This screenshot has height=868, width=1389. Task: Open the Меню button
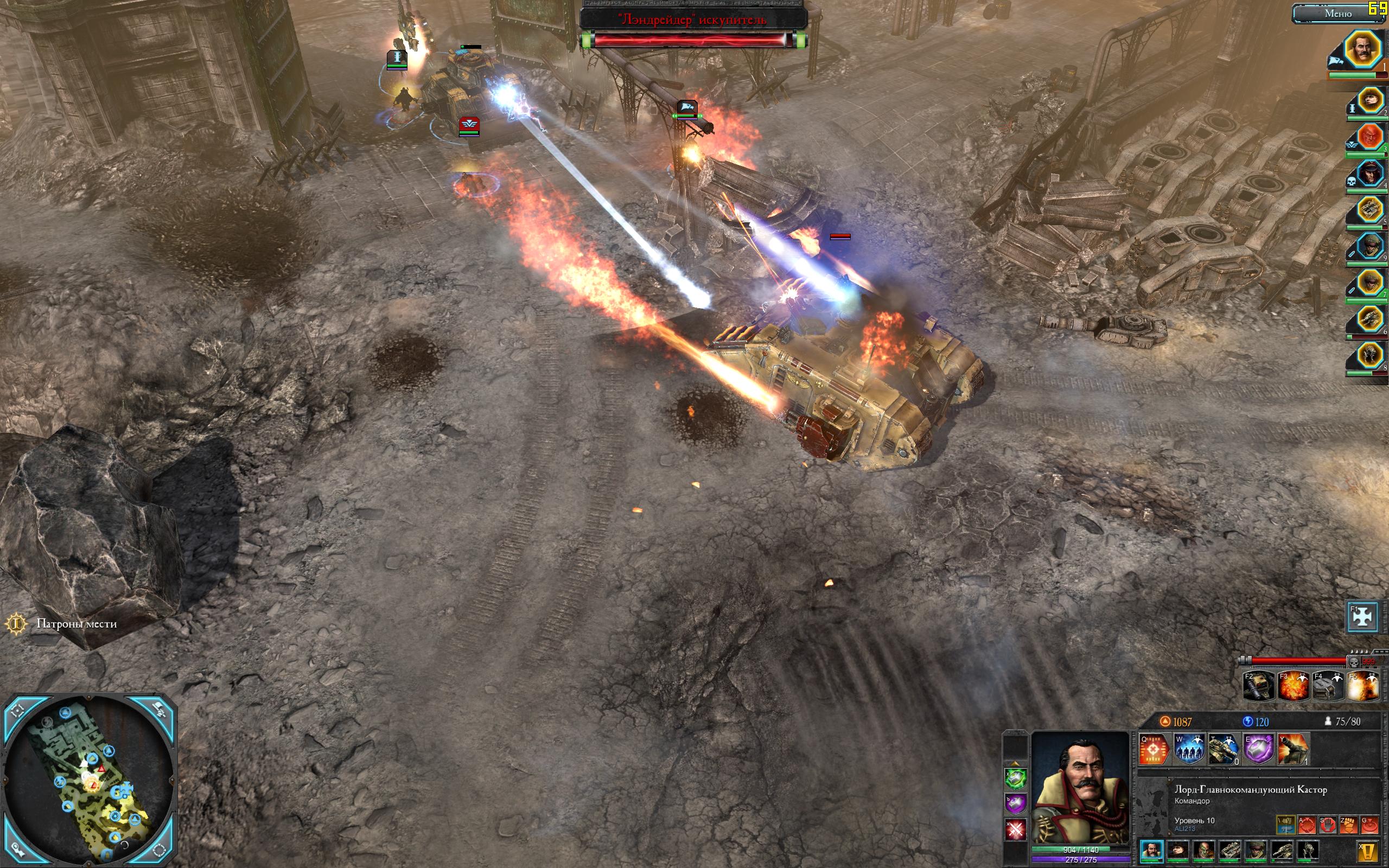(1337, 14)
